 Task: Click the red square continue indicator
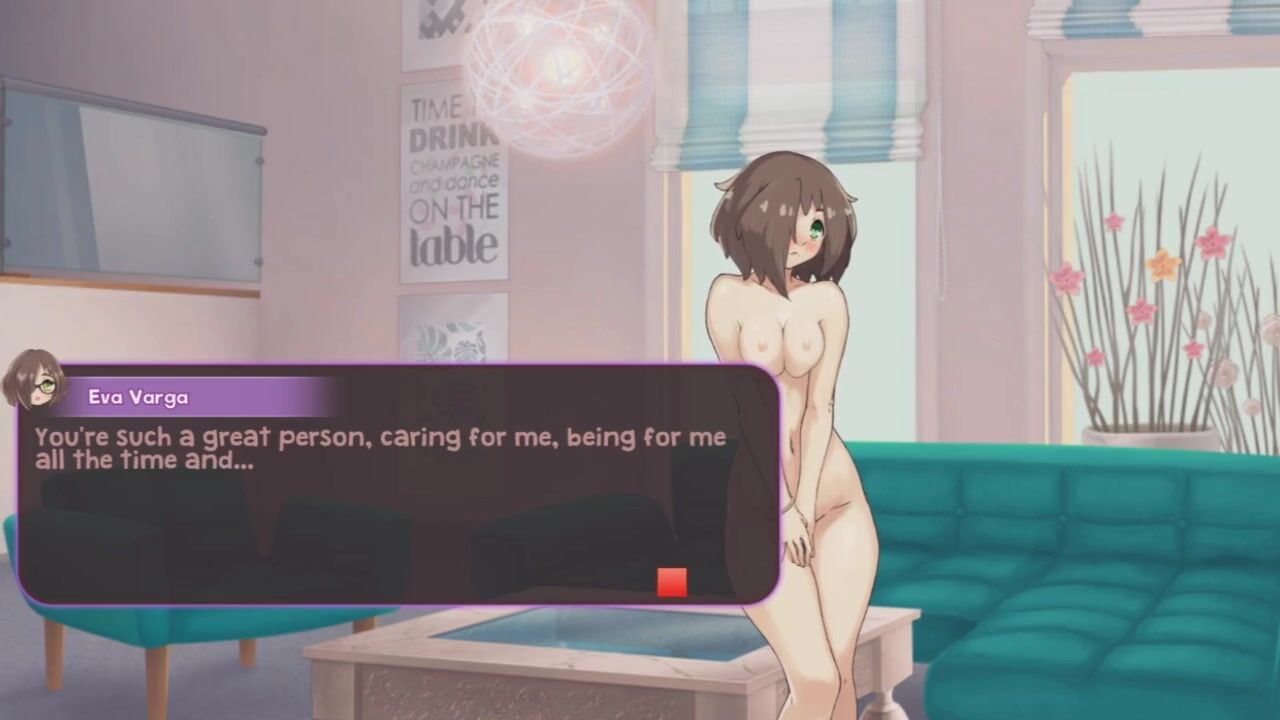coord(672,582)
